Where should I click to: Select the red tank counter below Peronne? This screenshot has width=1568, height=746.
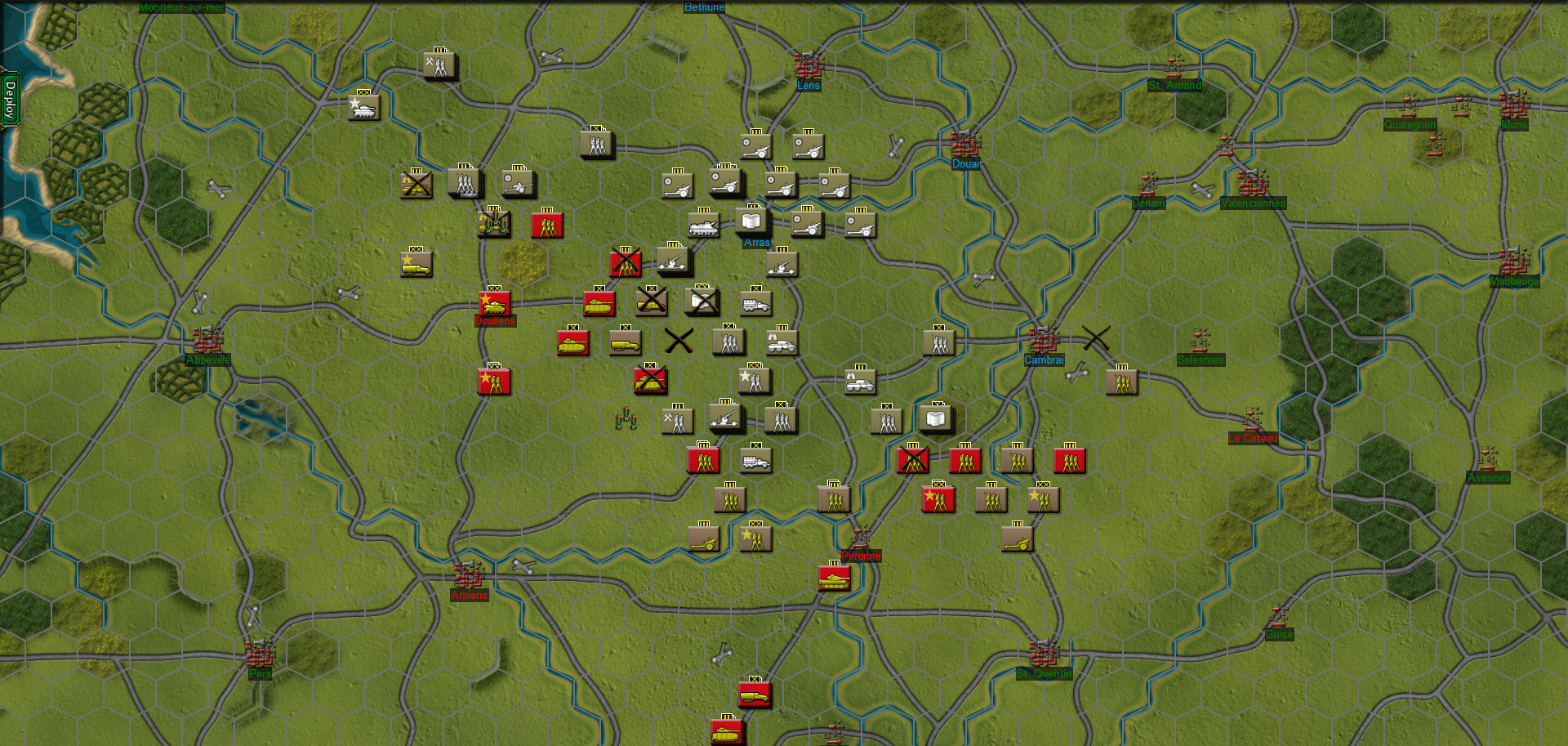click(x=835, y=580)
